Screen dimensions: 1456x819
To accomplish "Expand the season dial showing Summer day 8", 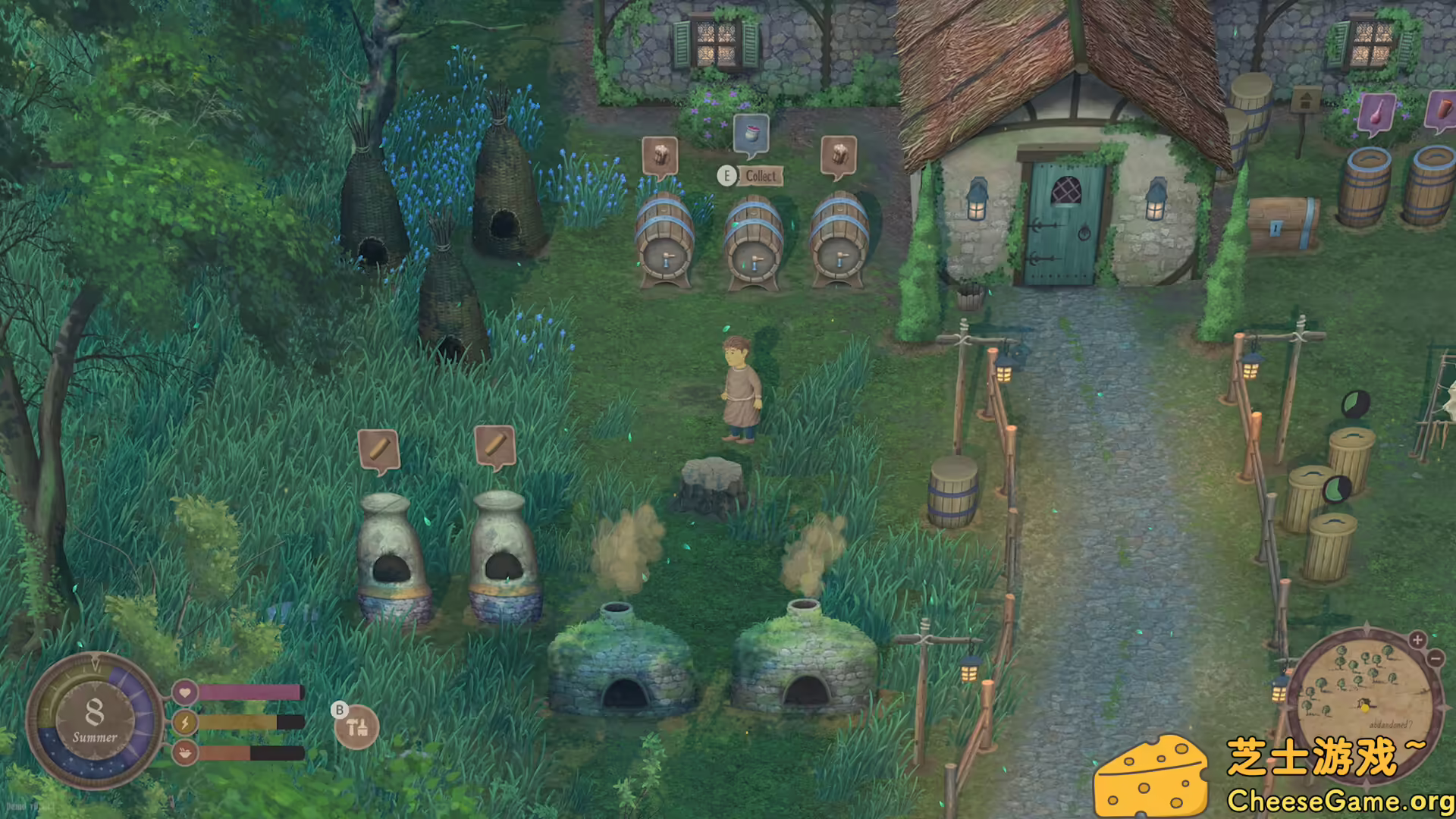I will (x=94, y=713).
